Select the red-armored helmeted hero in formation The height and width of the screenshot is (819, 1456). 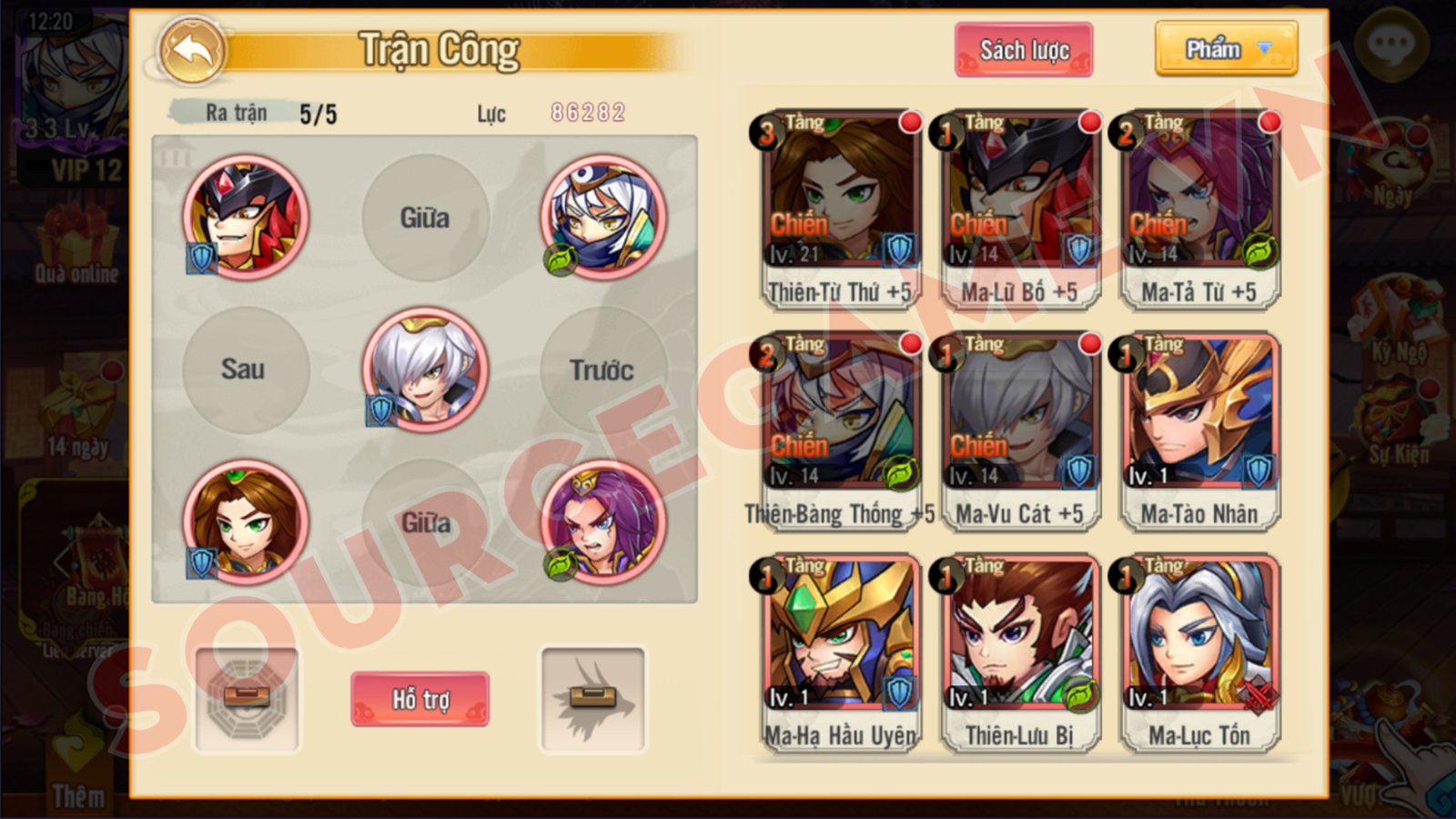click(x=246, y=217)
